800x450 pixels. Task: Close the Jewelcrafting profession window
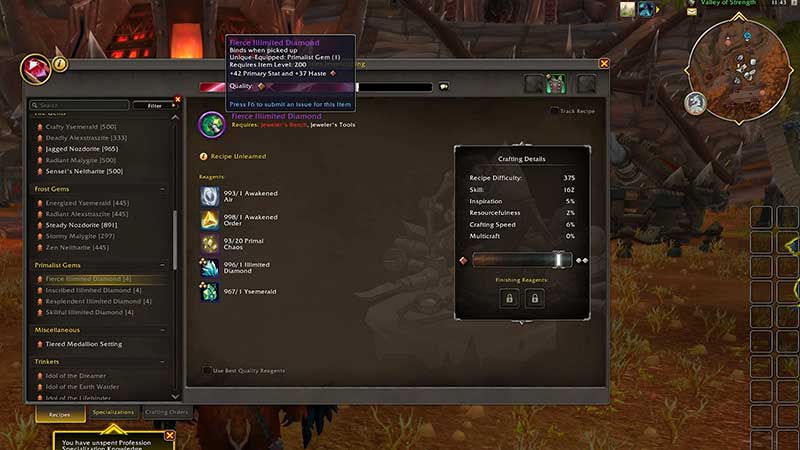[604, 64]
